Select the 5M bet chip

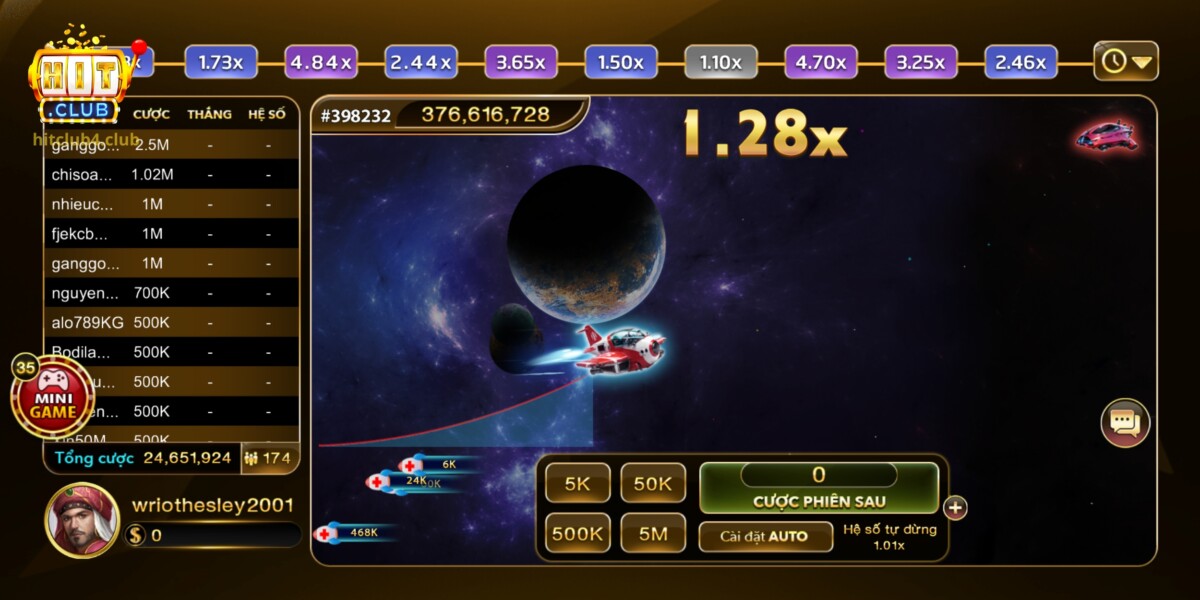tap(653, 534)
